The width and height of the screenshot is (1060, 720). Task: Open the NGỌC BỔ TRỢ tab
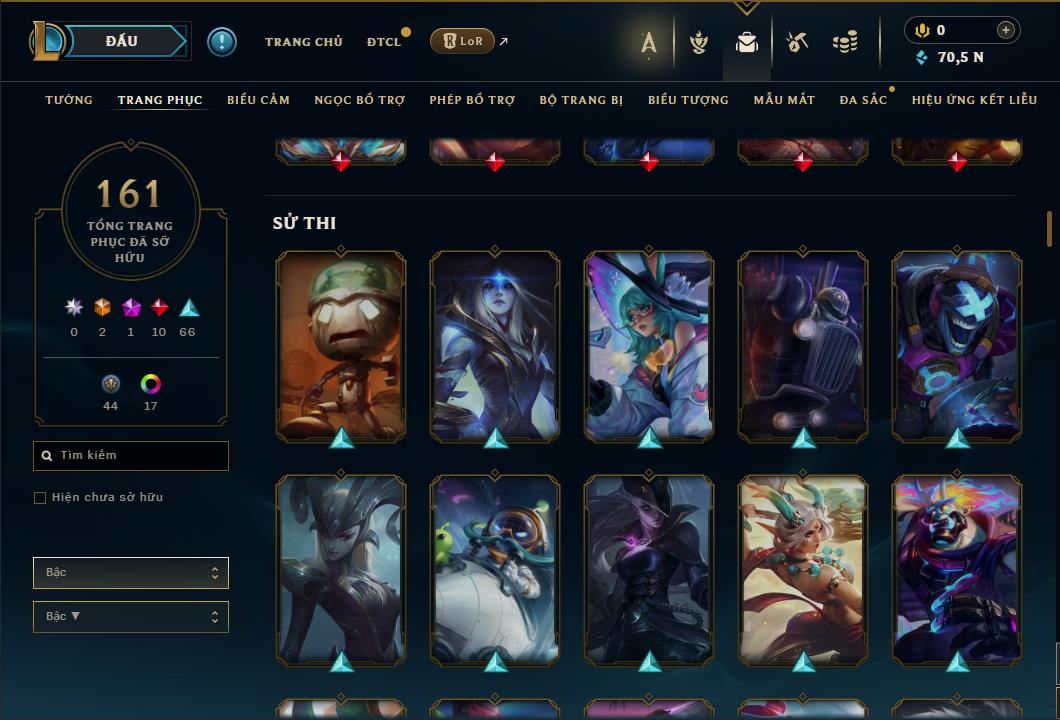[x=359, y=100]
